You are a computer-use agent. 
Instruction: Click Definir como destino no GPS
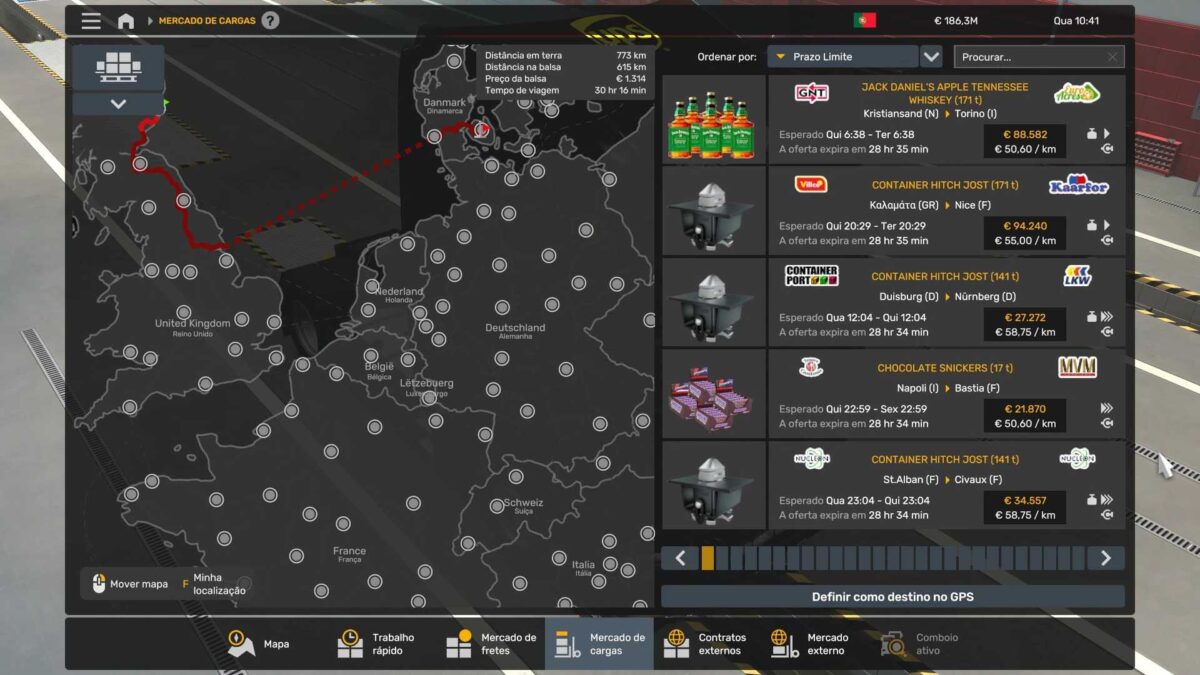892,597
